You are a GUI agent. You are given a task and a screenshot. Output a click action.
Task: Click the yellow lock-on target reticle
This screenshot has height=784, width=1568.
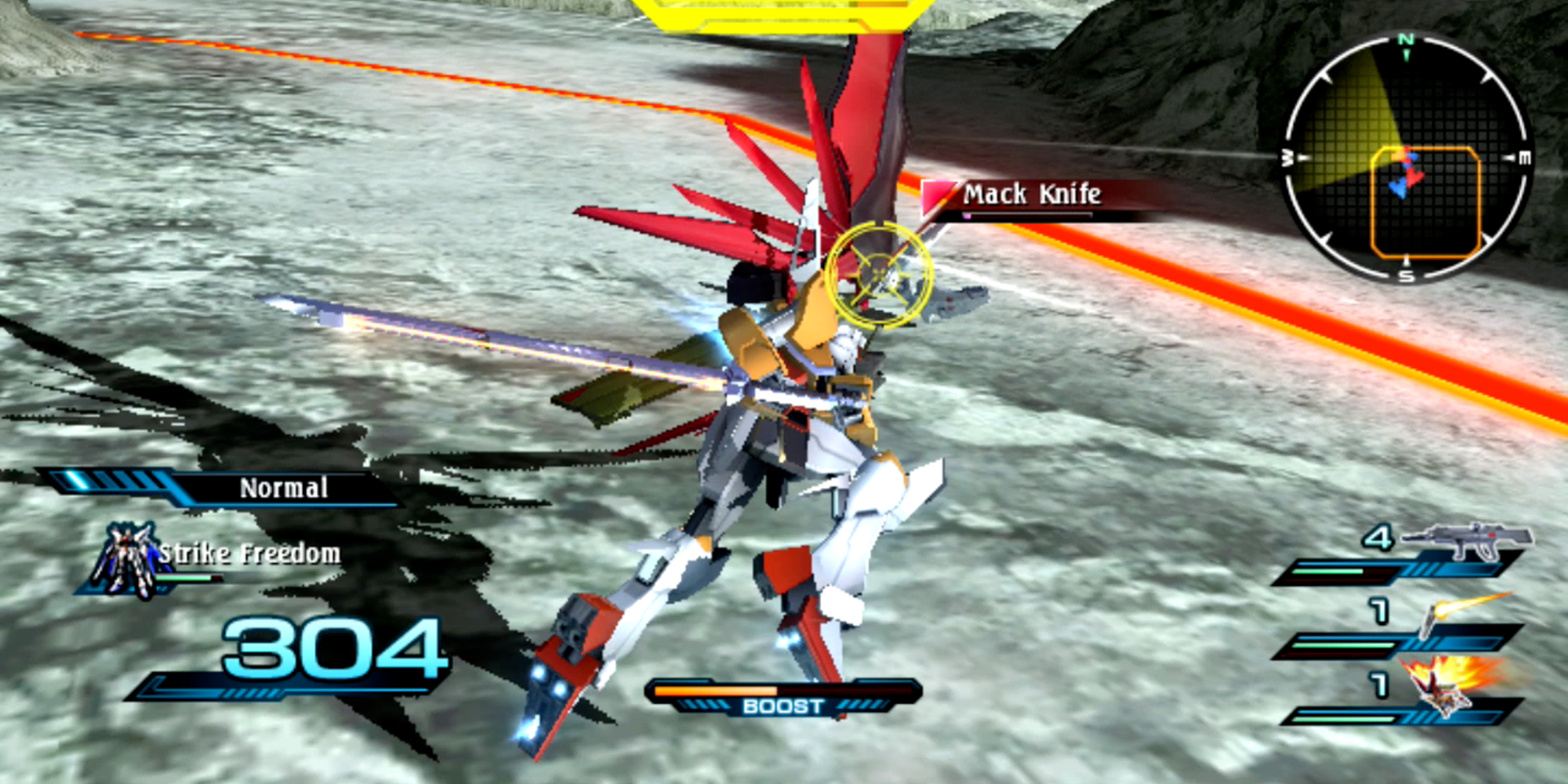879,274
